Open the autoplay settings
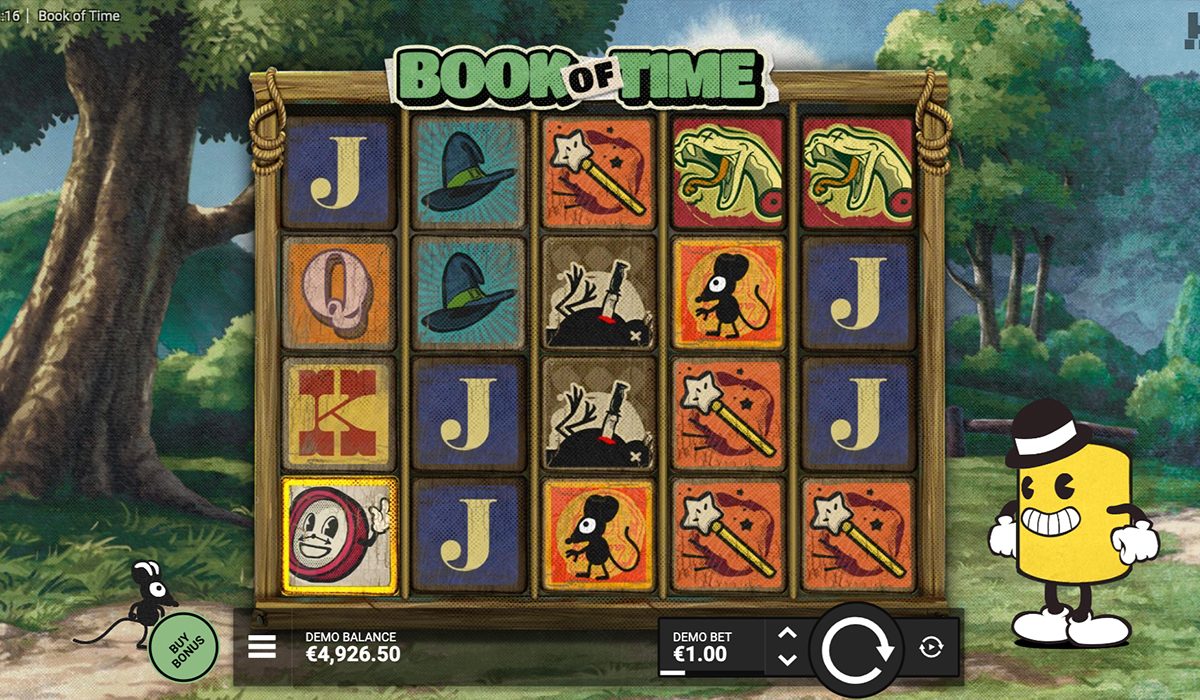 [930, 647]
